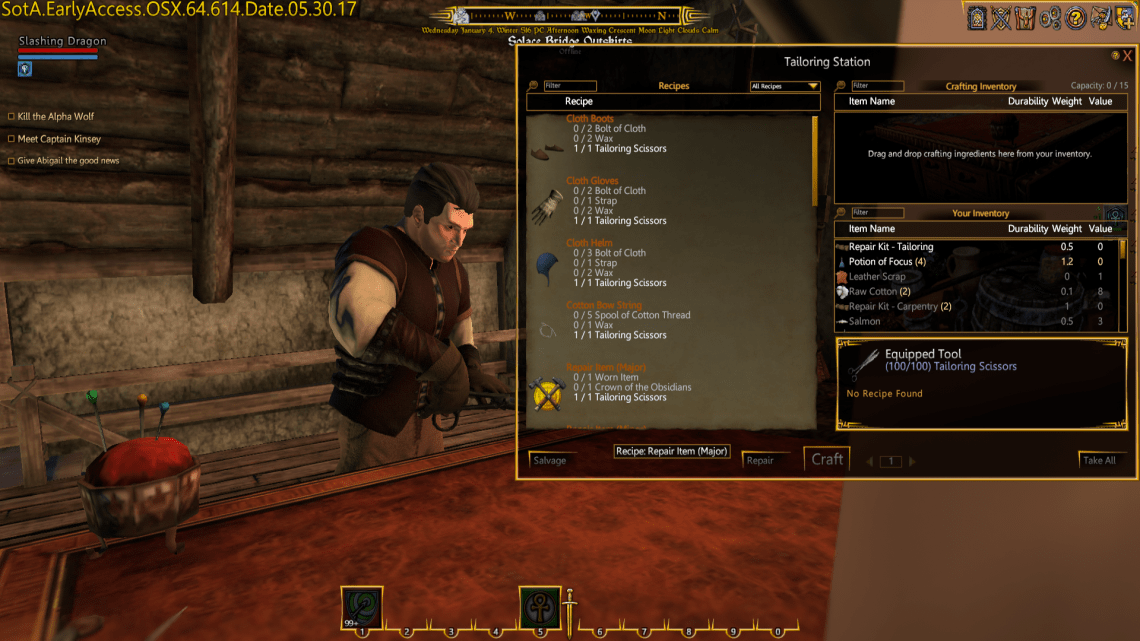Screen dimensions: 1140x641
Task: Select the Cotton Bow String recipe
Action: point(603,305)
